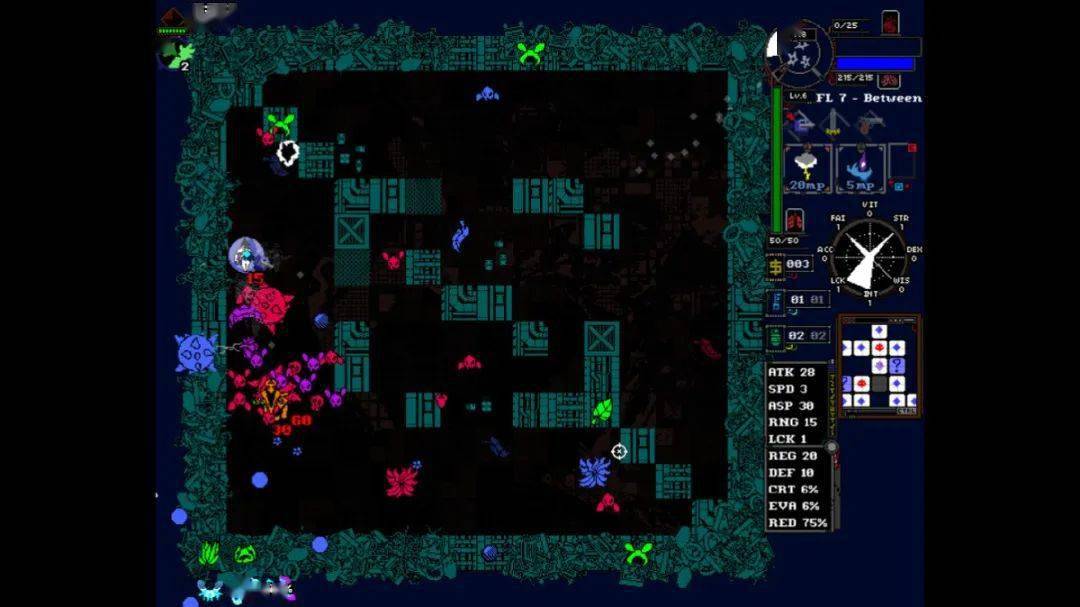Image resolution: width=1080 pixels, height=607 pixels.
Task: Select the empty third spell slot
Action: 903,165
